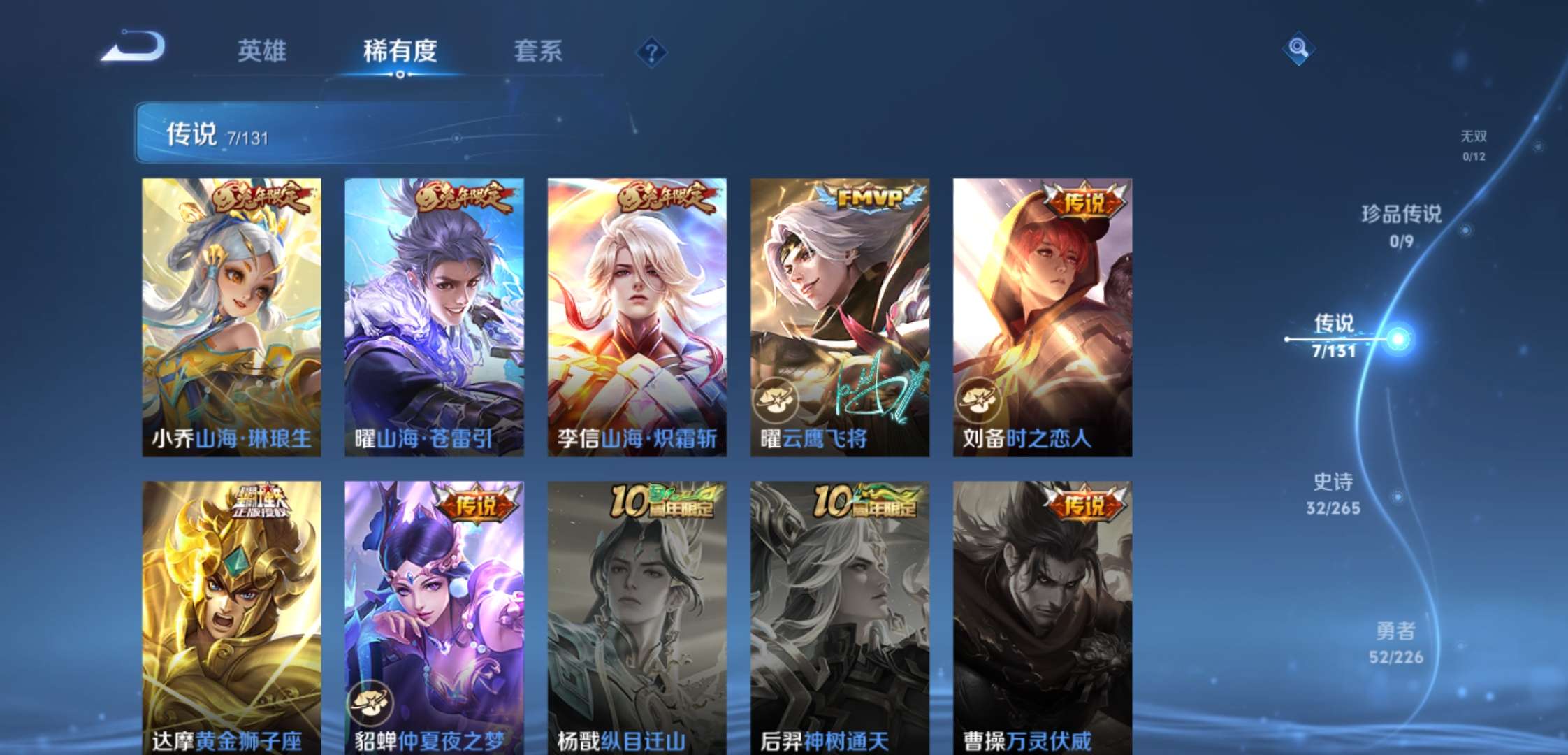Switch to the 英雄 tab
Screen dimensions: 1568x755
point(261,51)
